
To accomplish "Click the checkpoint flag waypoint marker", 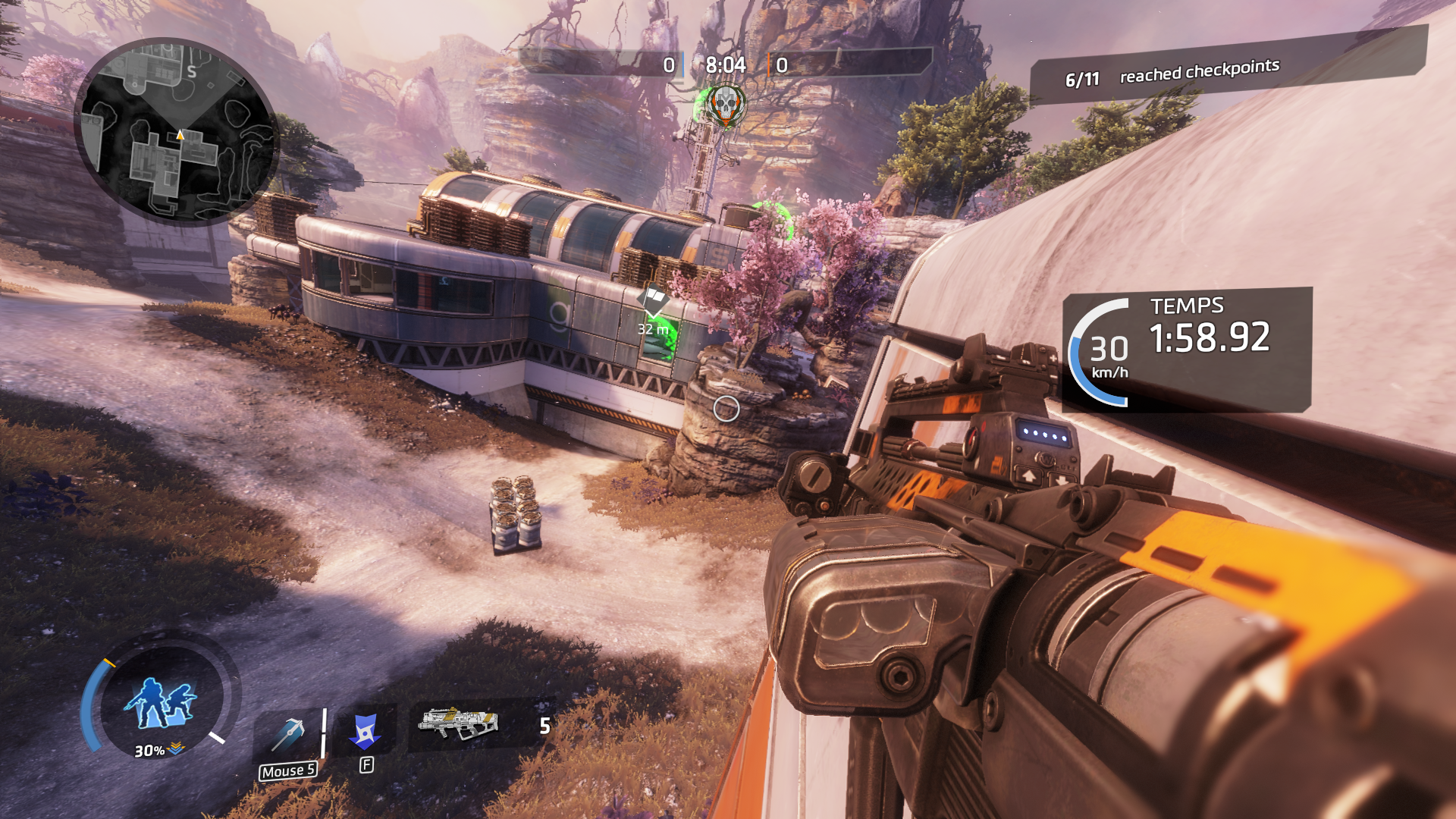I will click(x=653, y=300).
